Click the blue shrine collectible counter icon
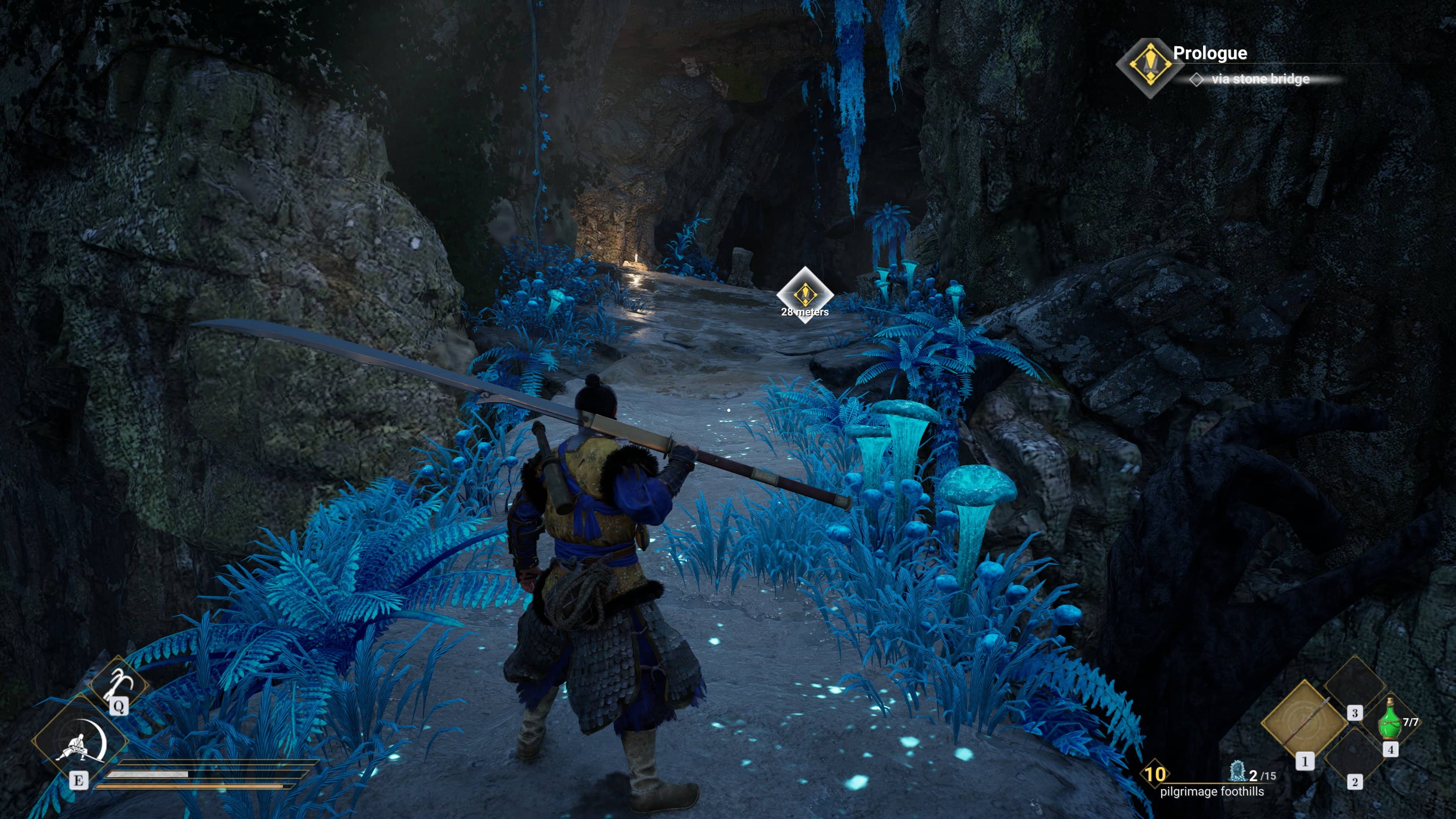1456x819 pixels. pyautogui.click(x=1237, y=772)
